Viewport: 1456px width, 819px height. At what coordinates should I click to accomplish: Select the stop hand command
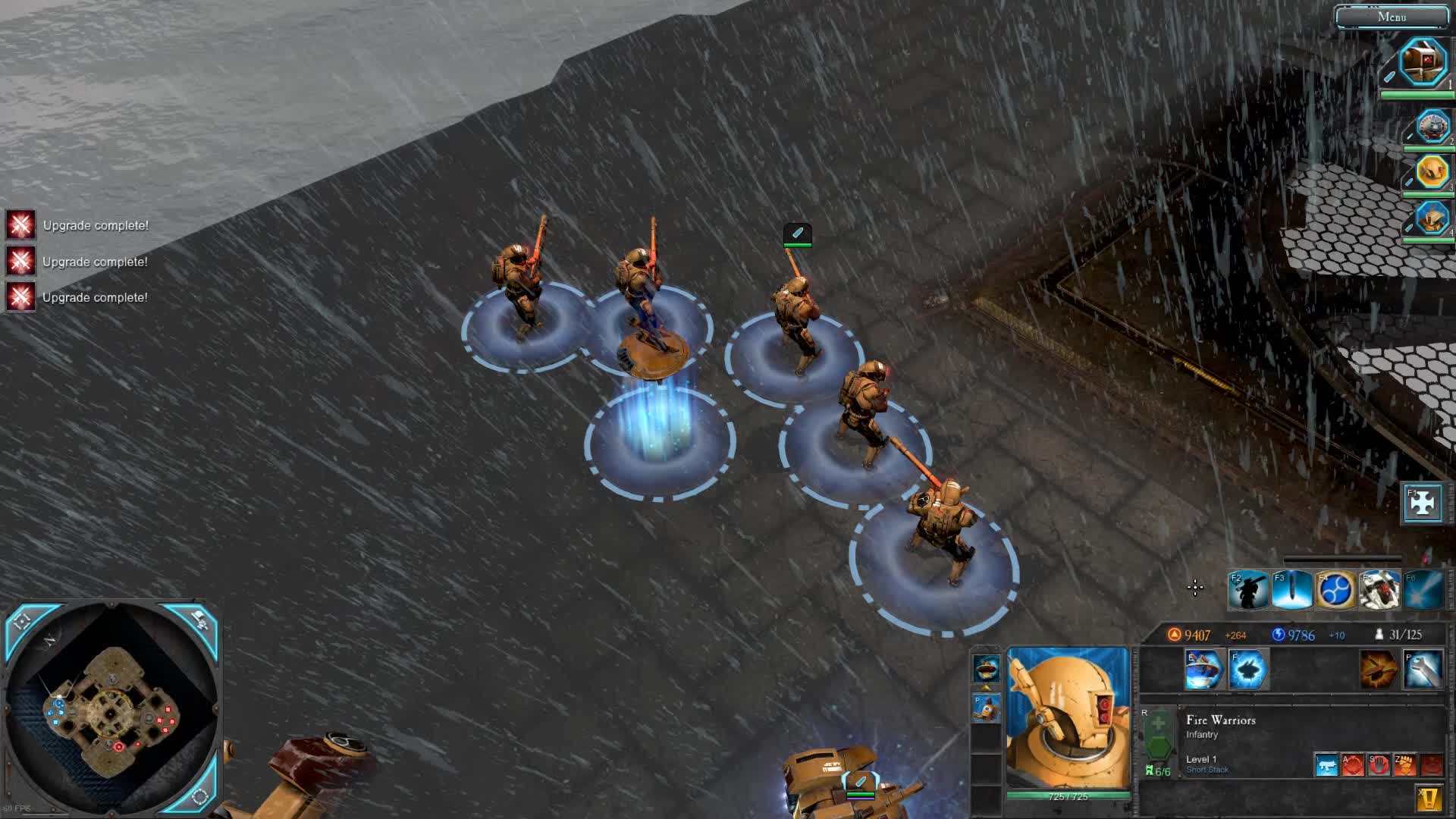(x=1379, y=764)
